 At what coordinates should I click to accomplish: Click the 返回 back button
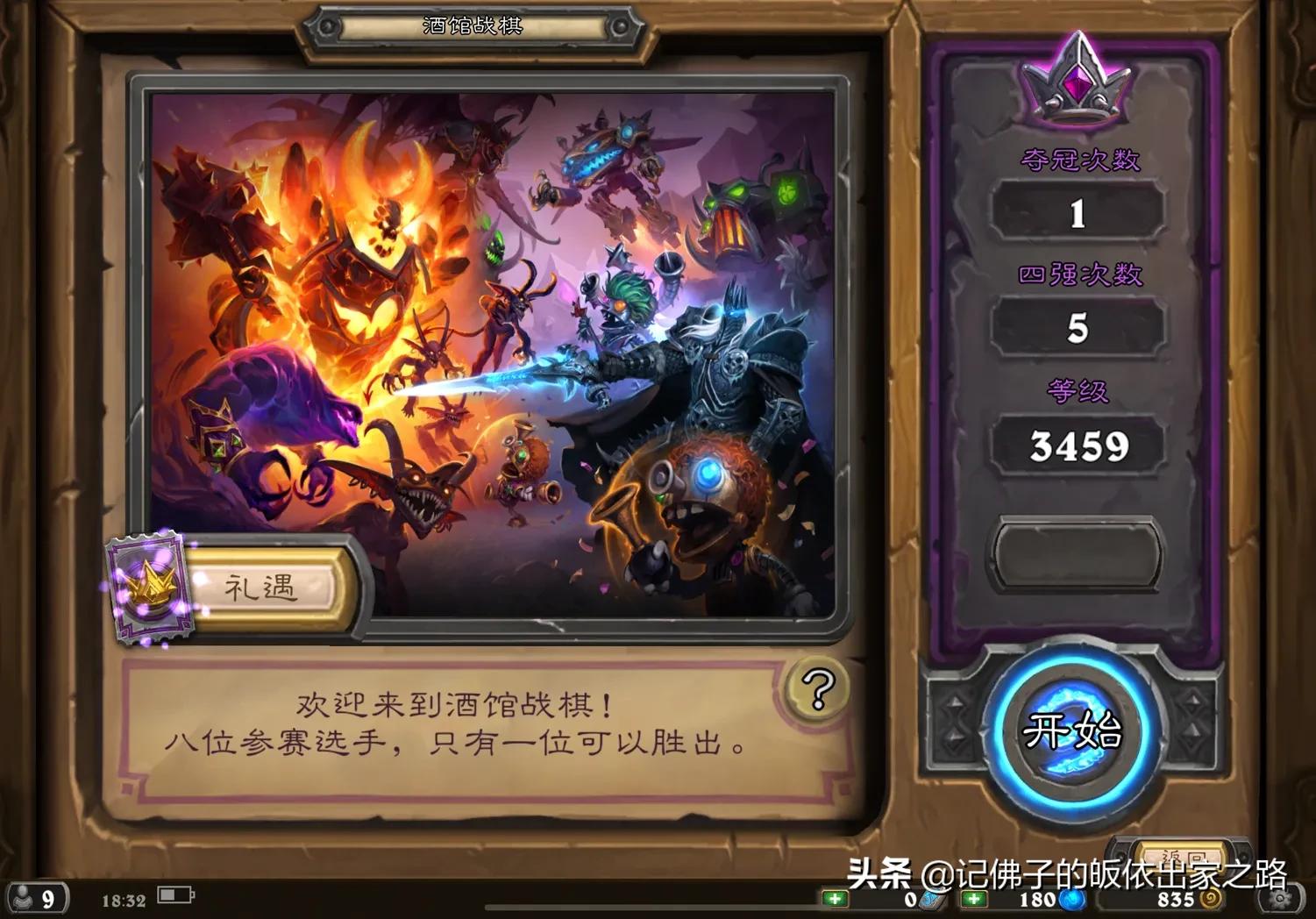click(1181, 853)
